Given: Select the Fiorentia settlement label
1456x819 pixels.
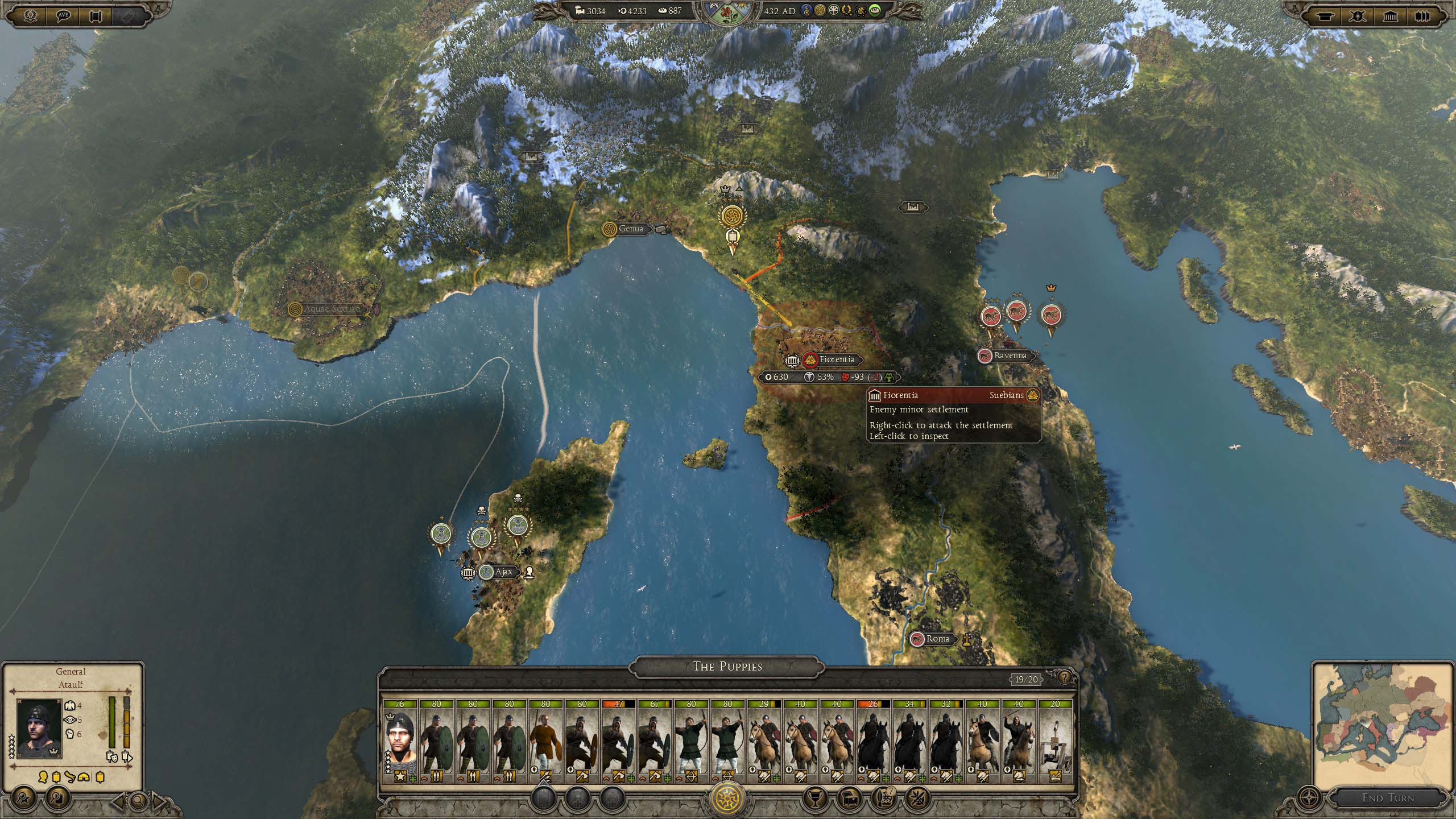Looking at the screenshot, I should [836, 359].
